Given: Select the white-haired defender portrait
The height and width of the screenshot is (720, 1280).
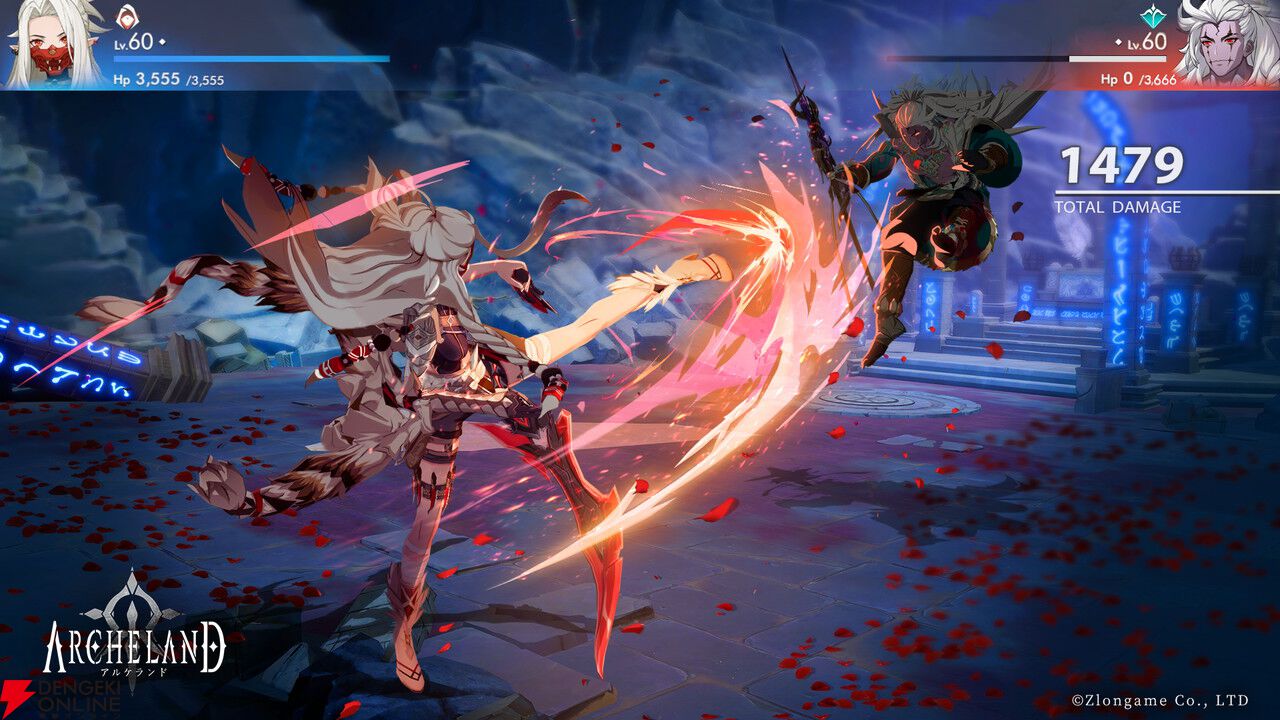Looking at the screenshot, I should [x=1227, y=45].
